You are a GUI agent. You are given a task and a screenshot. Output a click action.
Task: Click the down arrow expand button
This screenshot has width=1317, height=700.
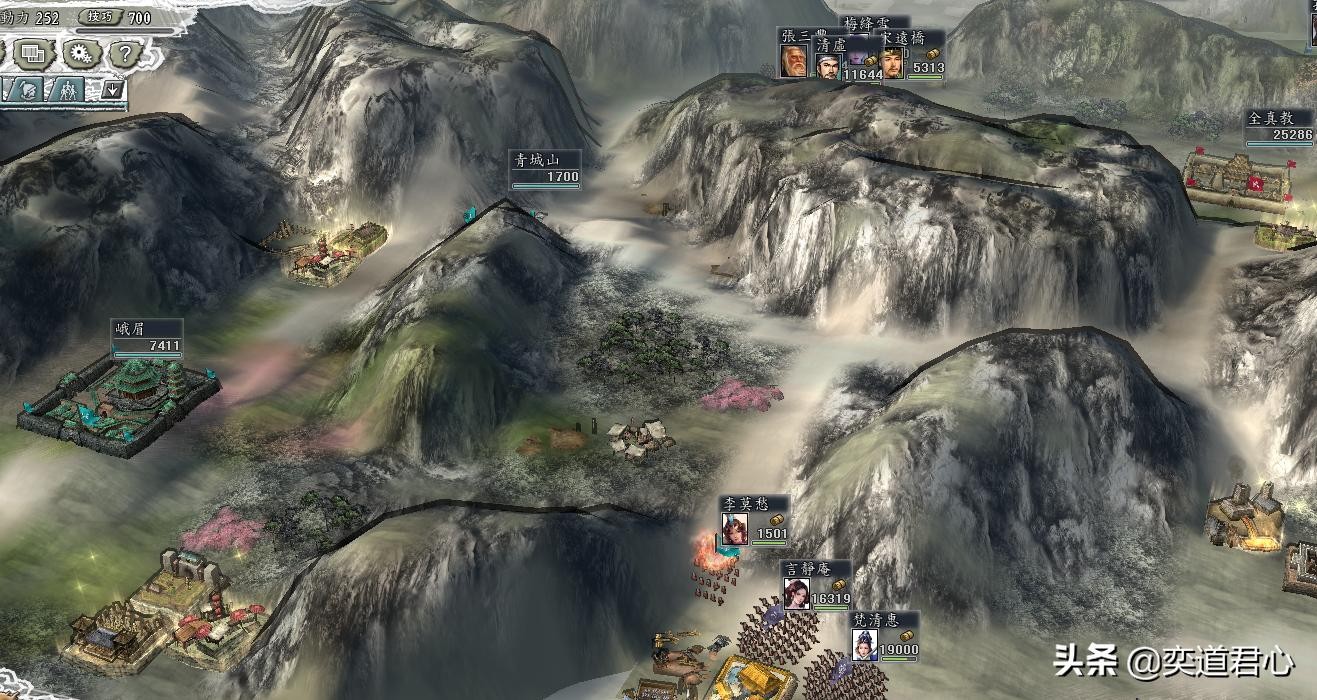113,90
